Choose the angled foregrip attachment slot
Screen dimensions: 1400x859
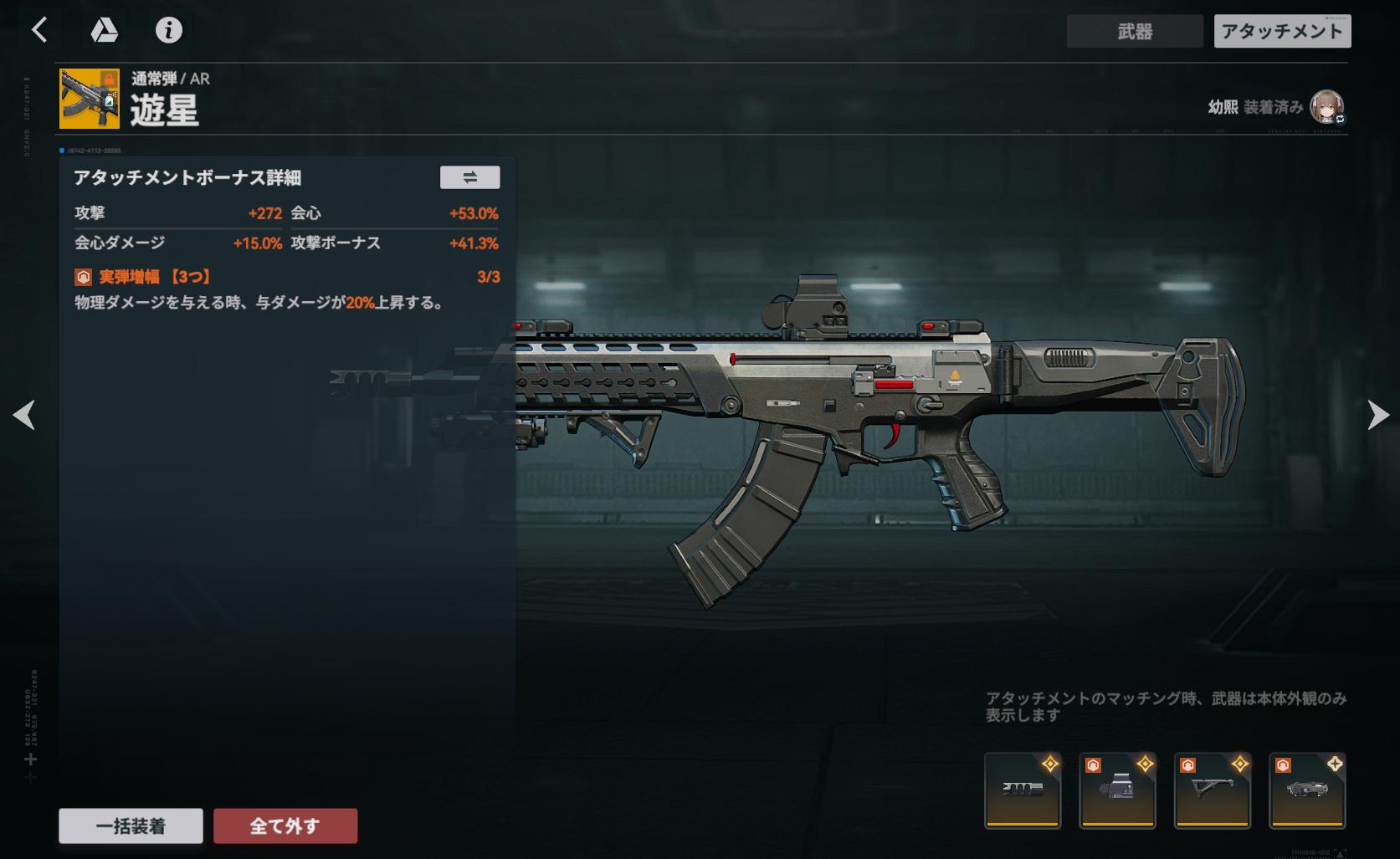1213,790
